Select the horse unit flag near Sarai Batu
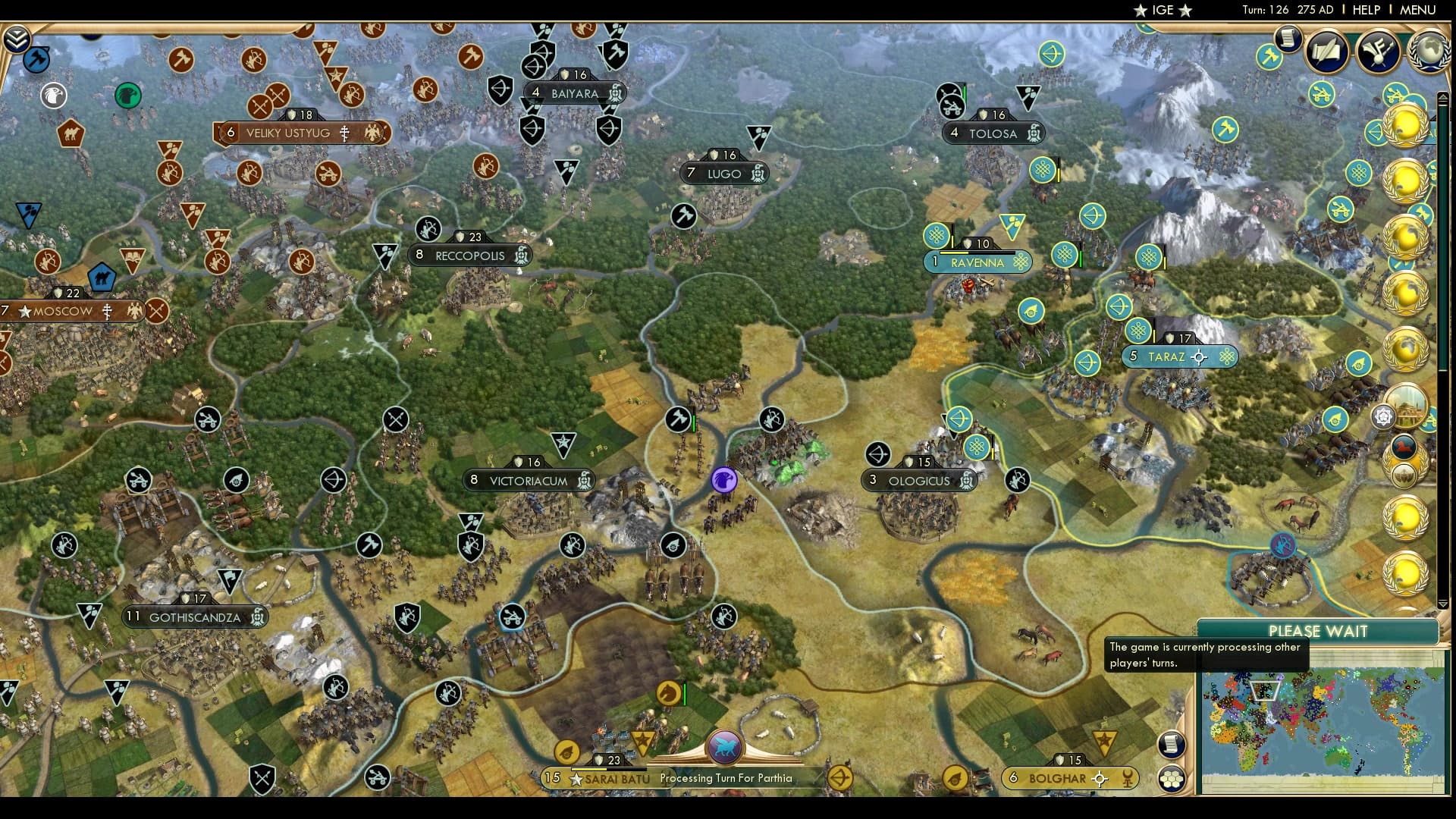The image size is (1456, 819). pos(669,692)
